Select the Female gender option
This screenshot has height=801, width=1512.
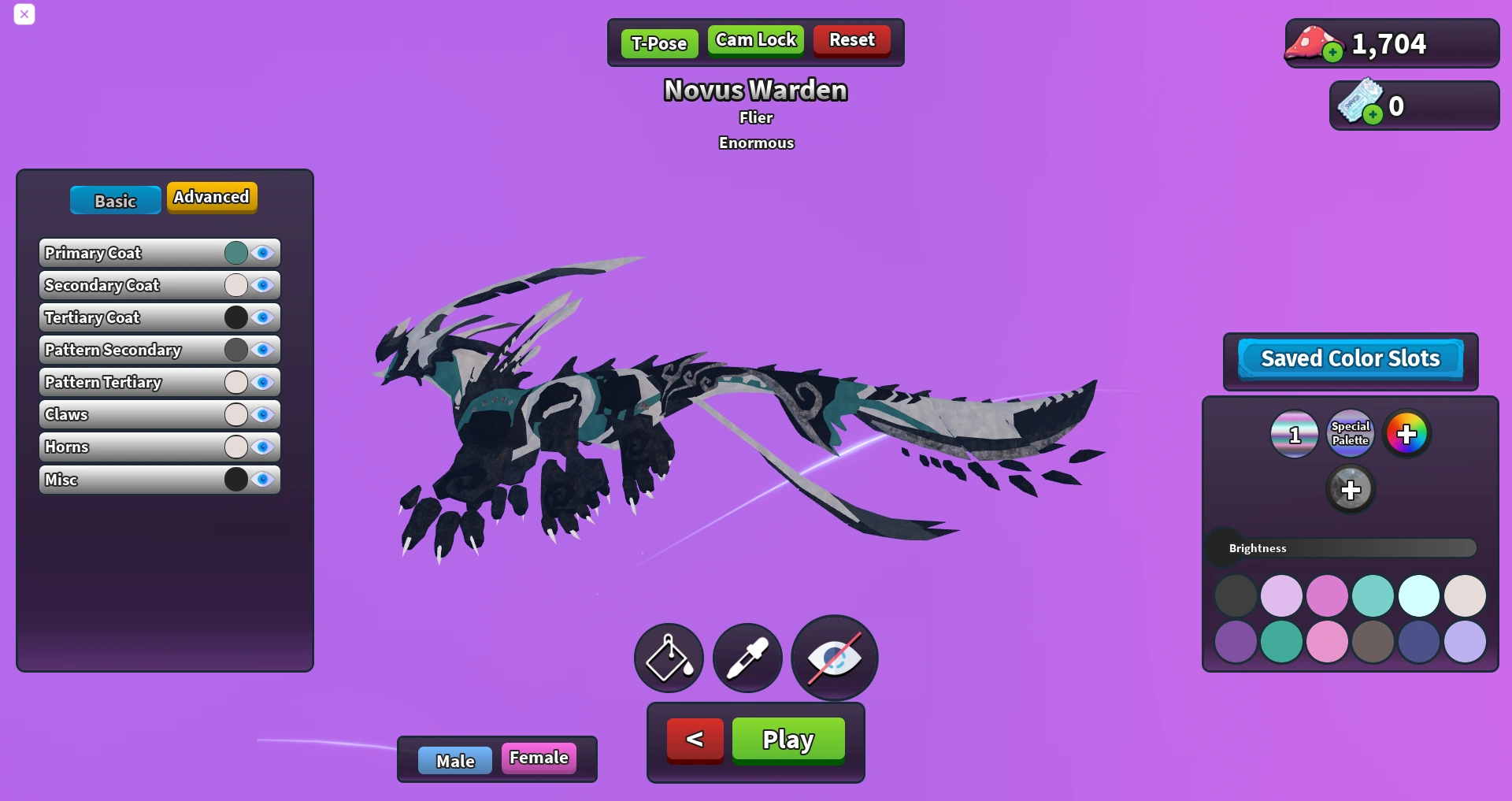coord(539,757)
